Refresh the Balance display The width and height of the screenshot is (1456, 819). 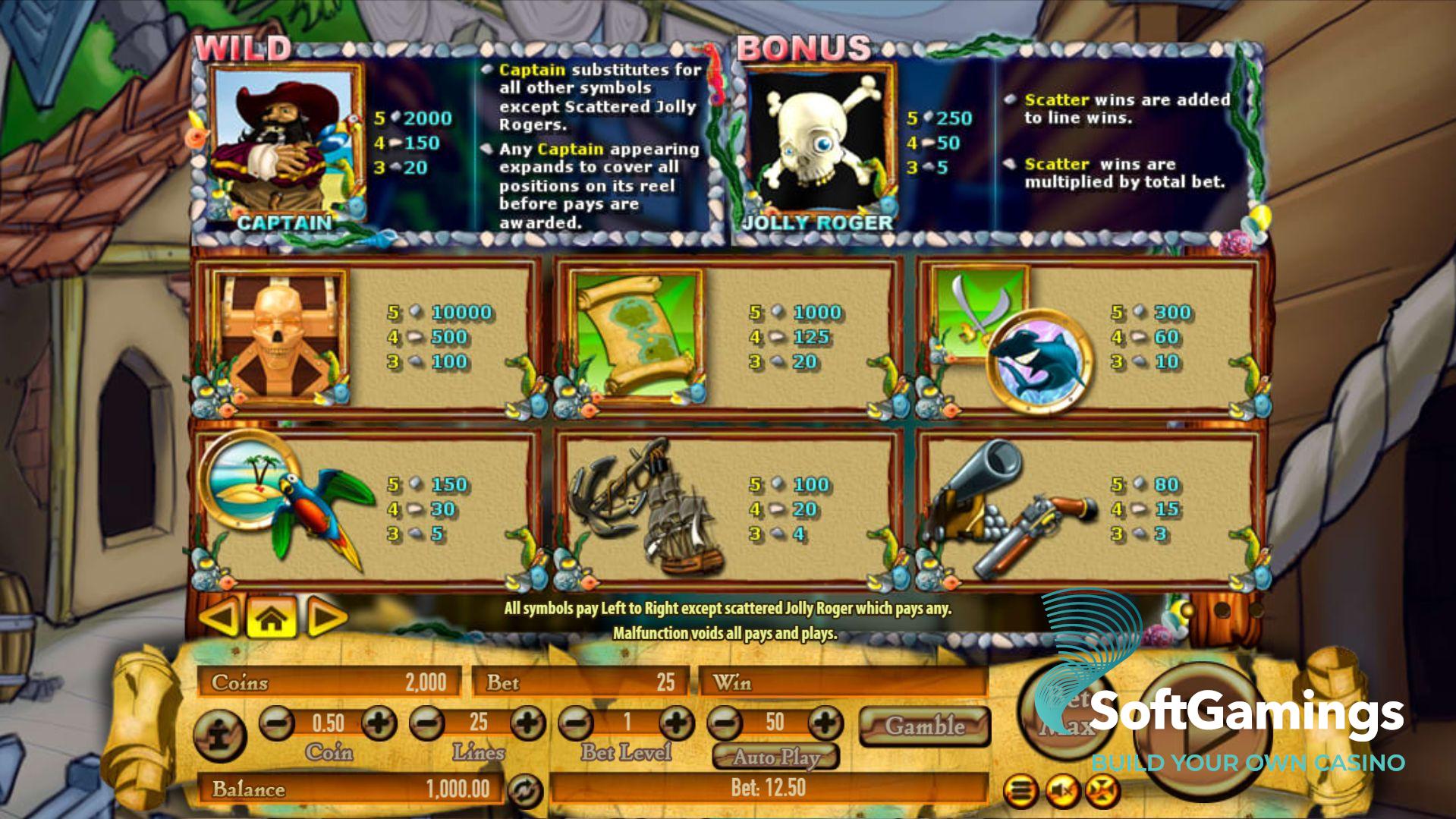pyautogui.click(x=525, y=791)
